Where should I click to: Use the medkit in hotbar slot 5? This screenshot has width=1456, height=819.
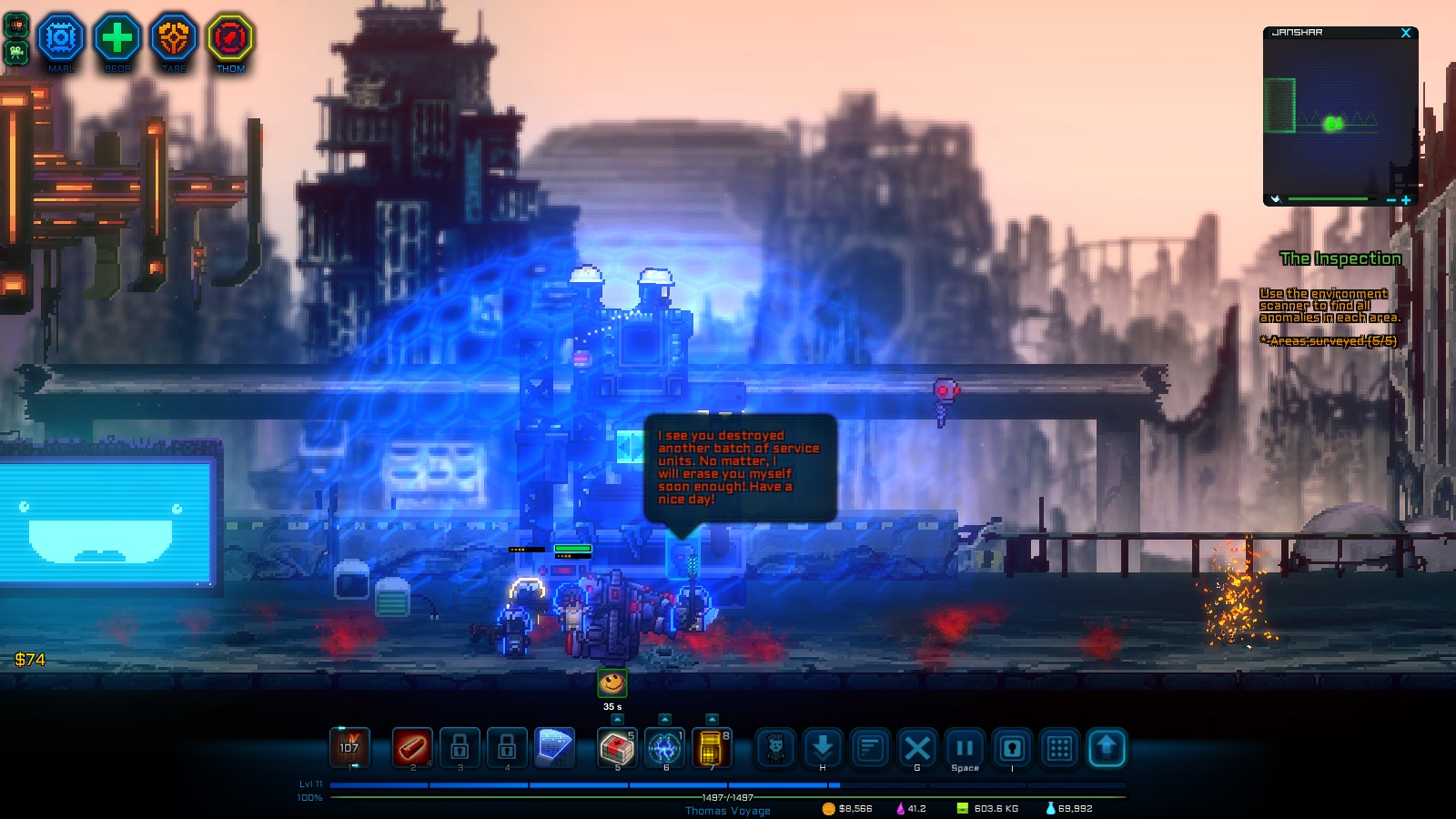[x=617, y=749]
